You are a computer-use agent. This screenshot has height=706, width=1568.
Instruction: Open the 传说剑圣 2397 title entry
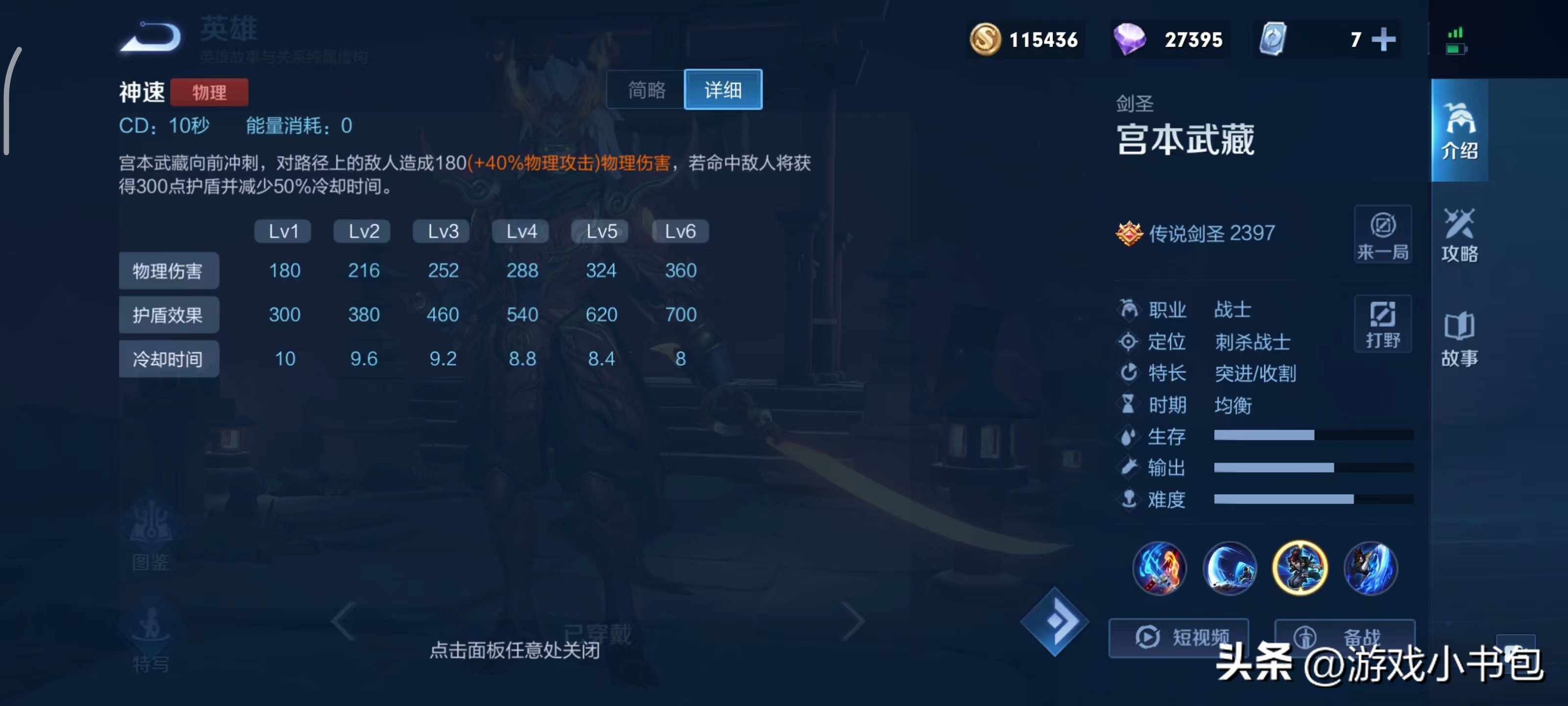coord(1196,233)
